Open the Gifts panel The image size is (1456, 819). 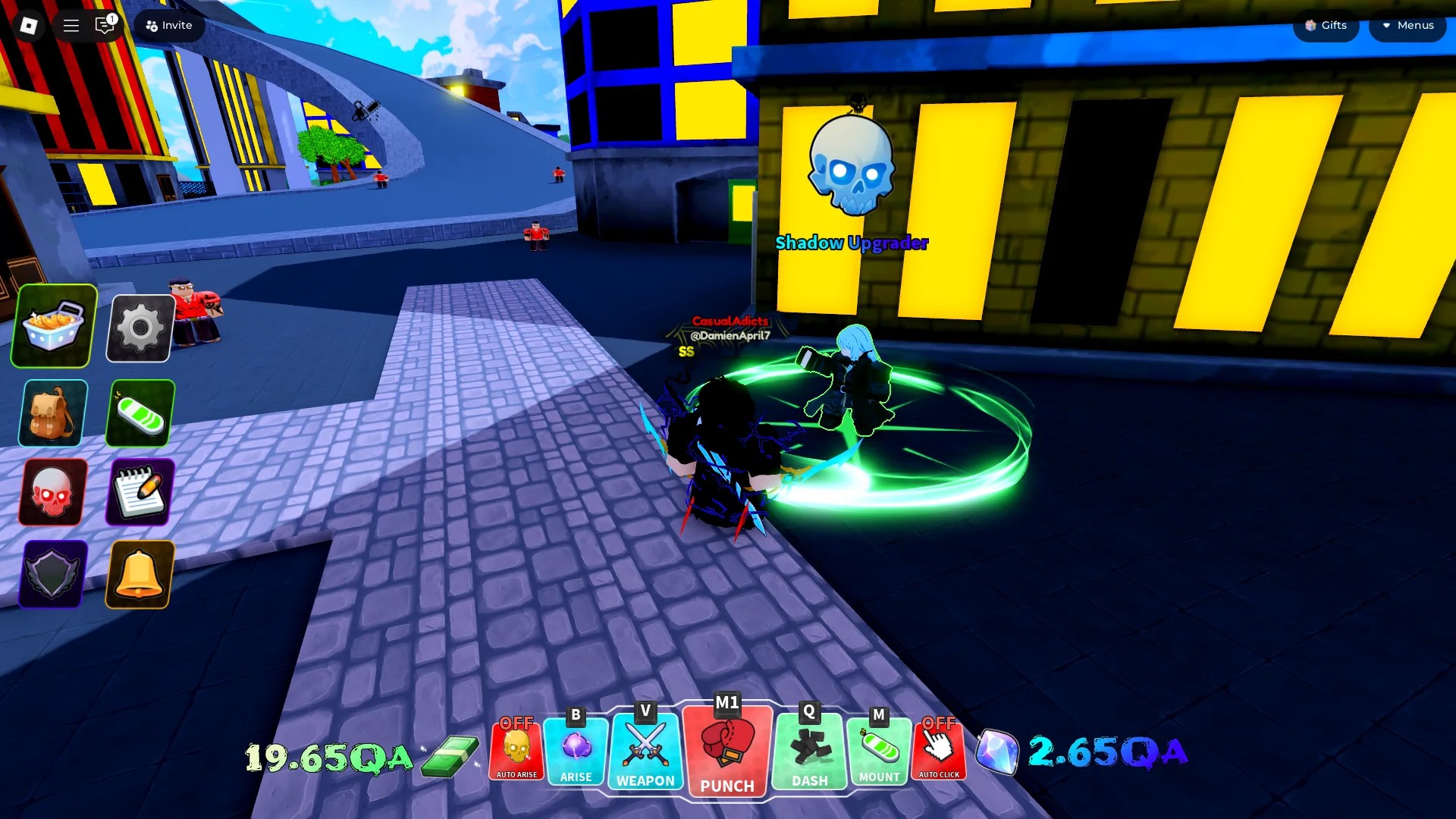[1325, 25]
